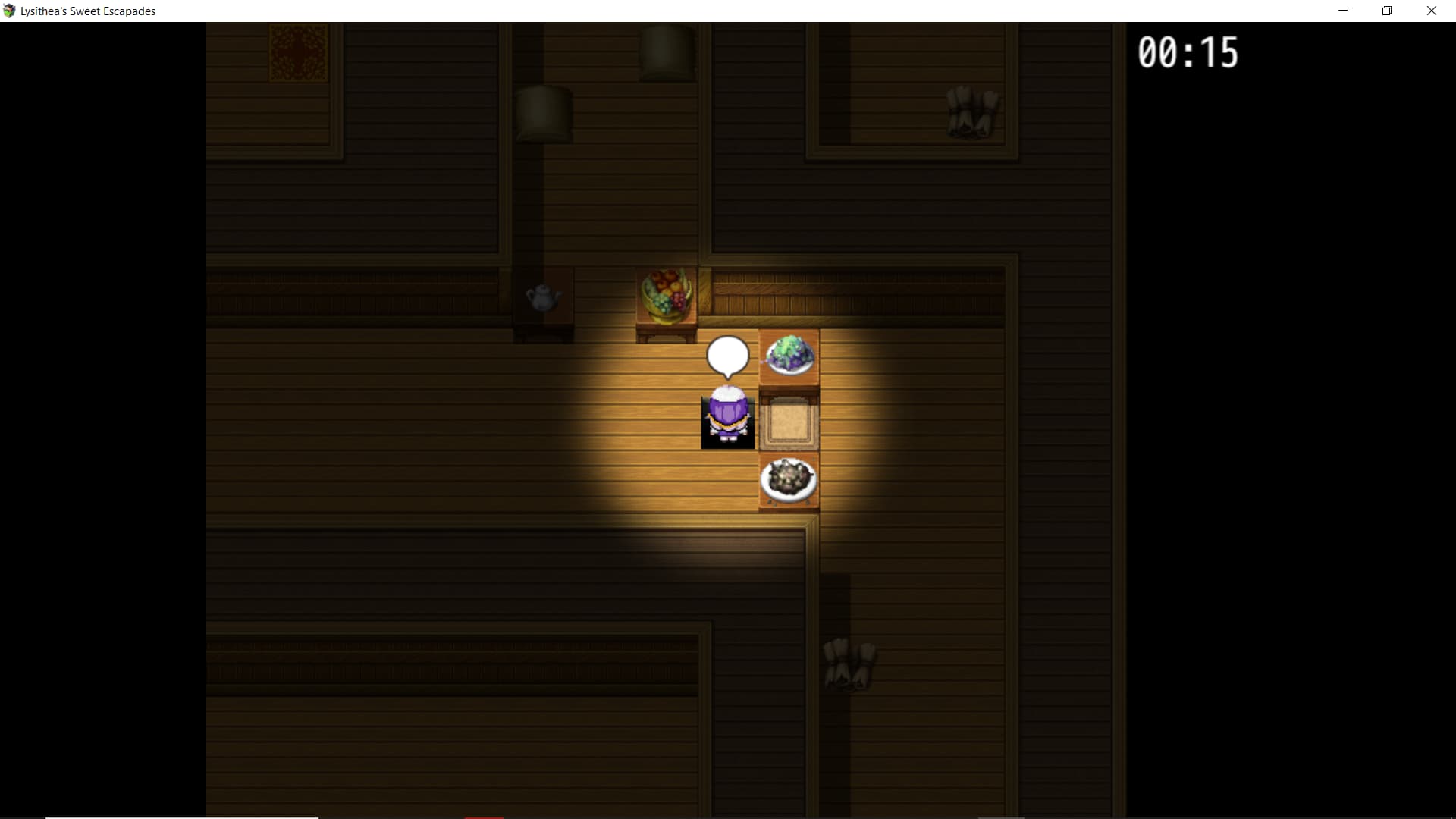Click the cloth sack pile in the upper right
The height and width of the screenshot is (819, 1456).
(x=973, y=114)
